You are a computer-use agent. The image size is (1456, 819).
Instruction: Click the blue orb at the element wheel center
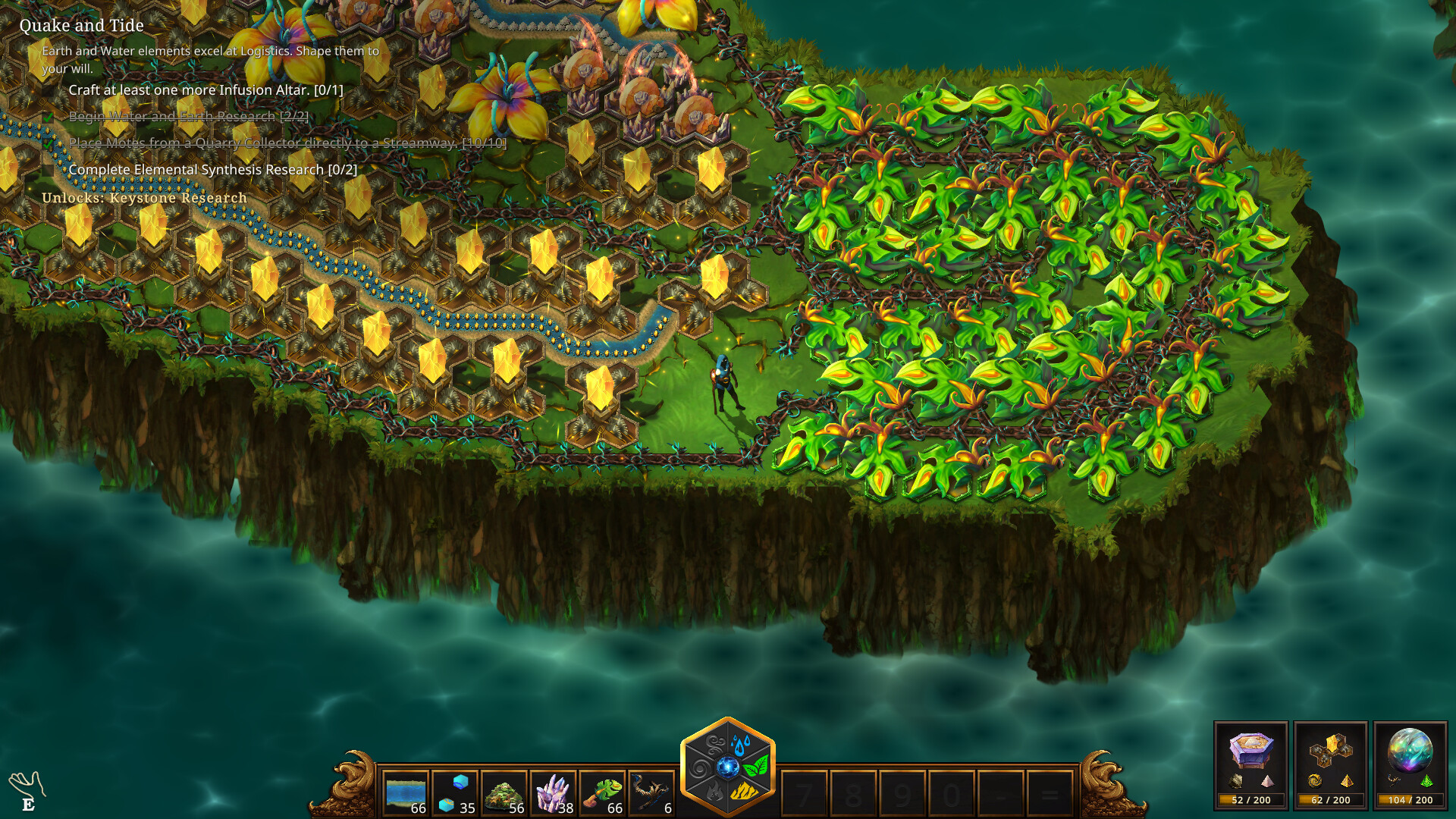(727, 766)
